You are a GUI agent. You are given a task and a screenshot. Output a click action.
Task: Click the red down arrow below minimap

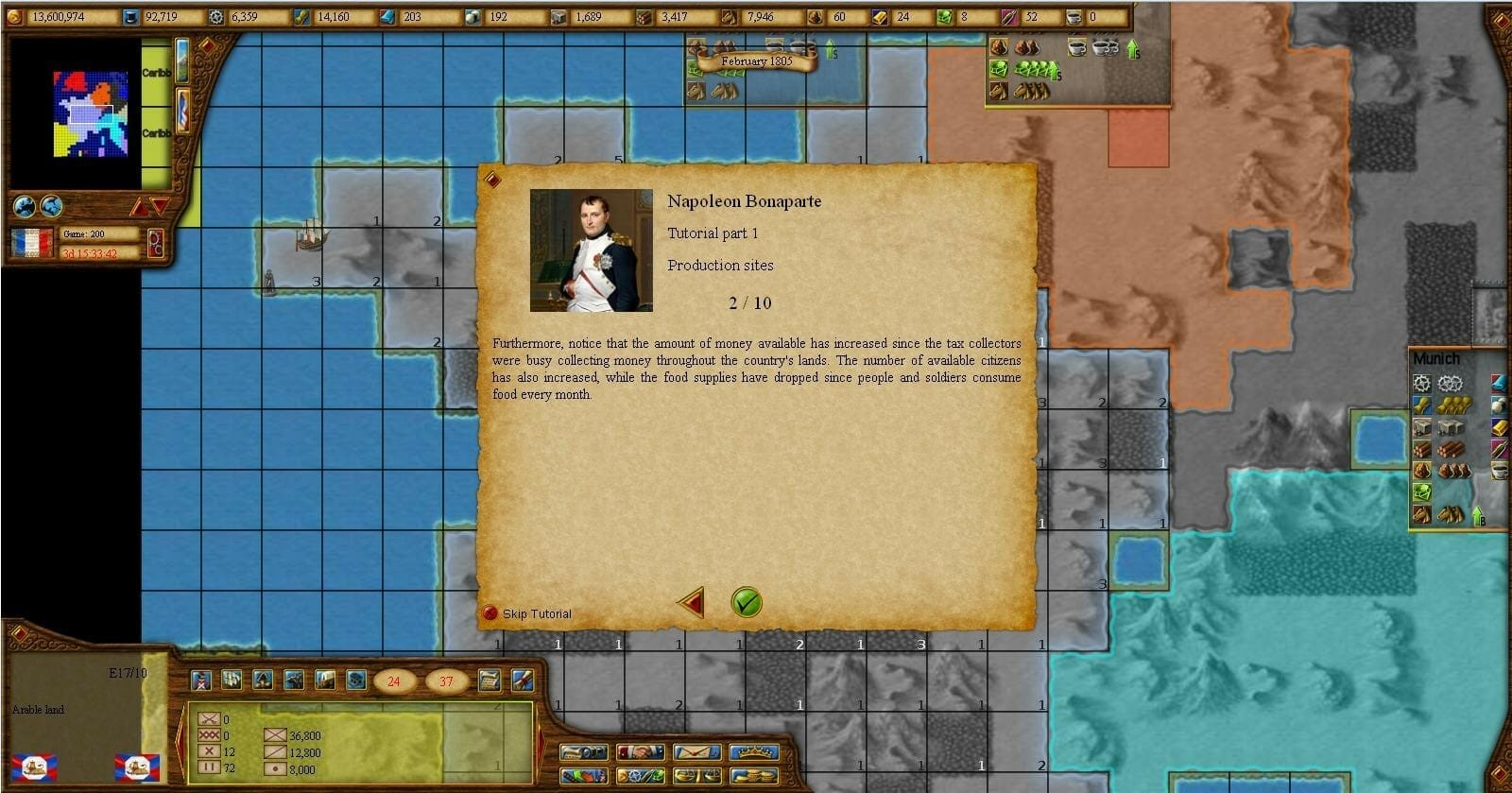(159, 206)
